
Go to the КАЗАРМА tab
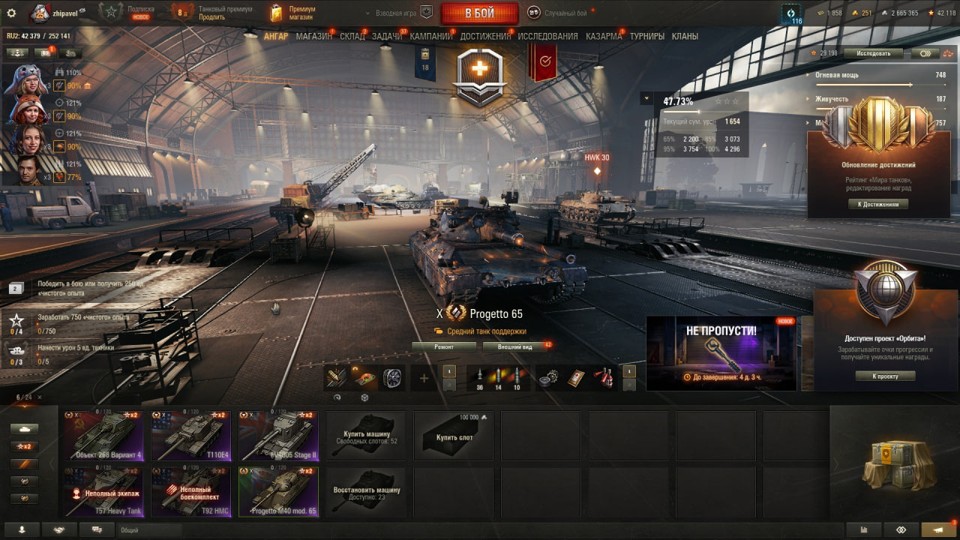(x=603, y=36)
